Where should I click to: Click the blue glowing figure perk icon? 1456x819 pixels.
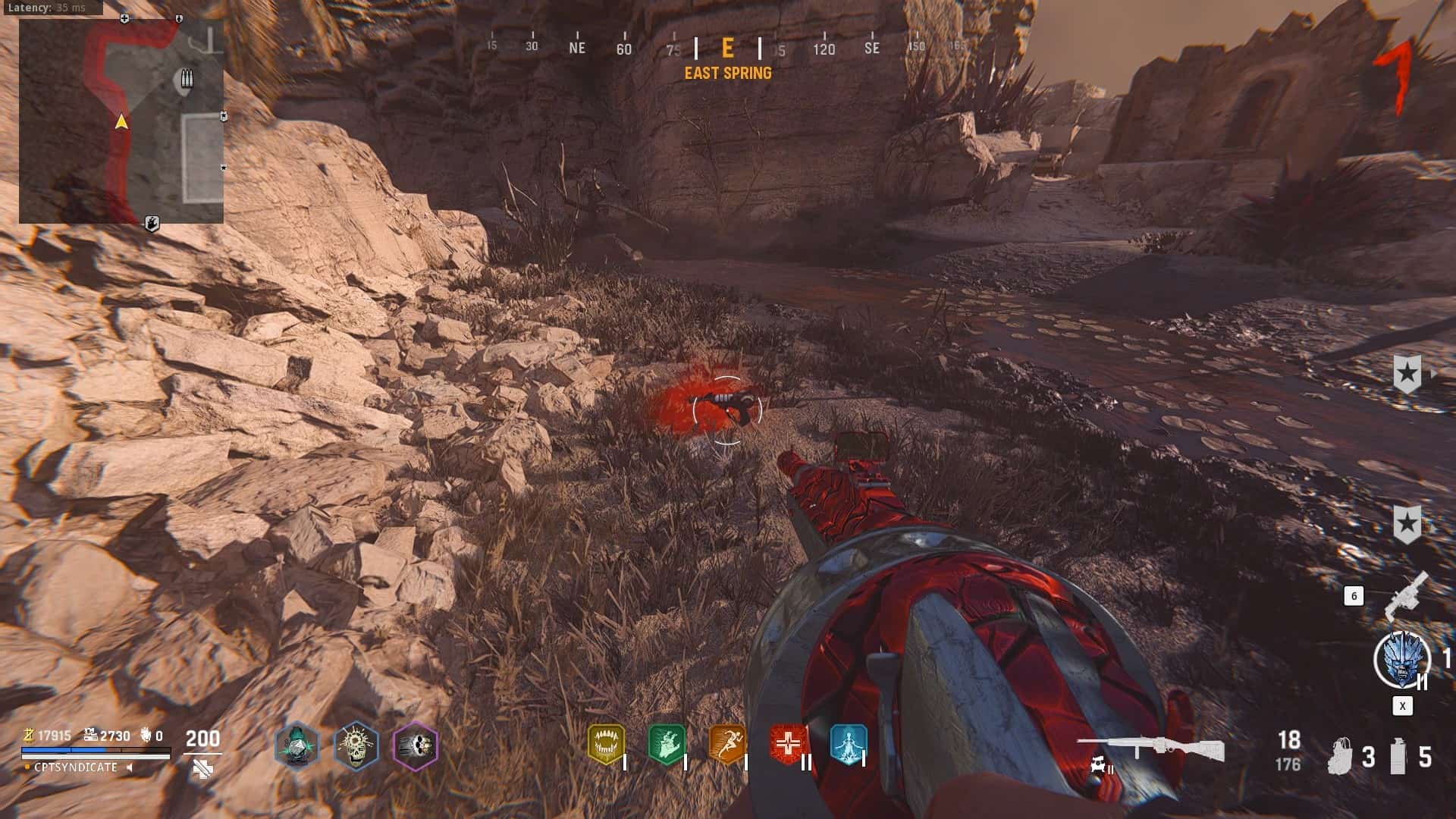tap(848, 744)
